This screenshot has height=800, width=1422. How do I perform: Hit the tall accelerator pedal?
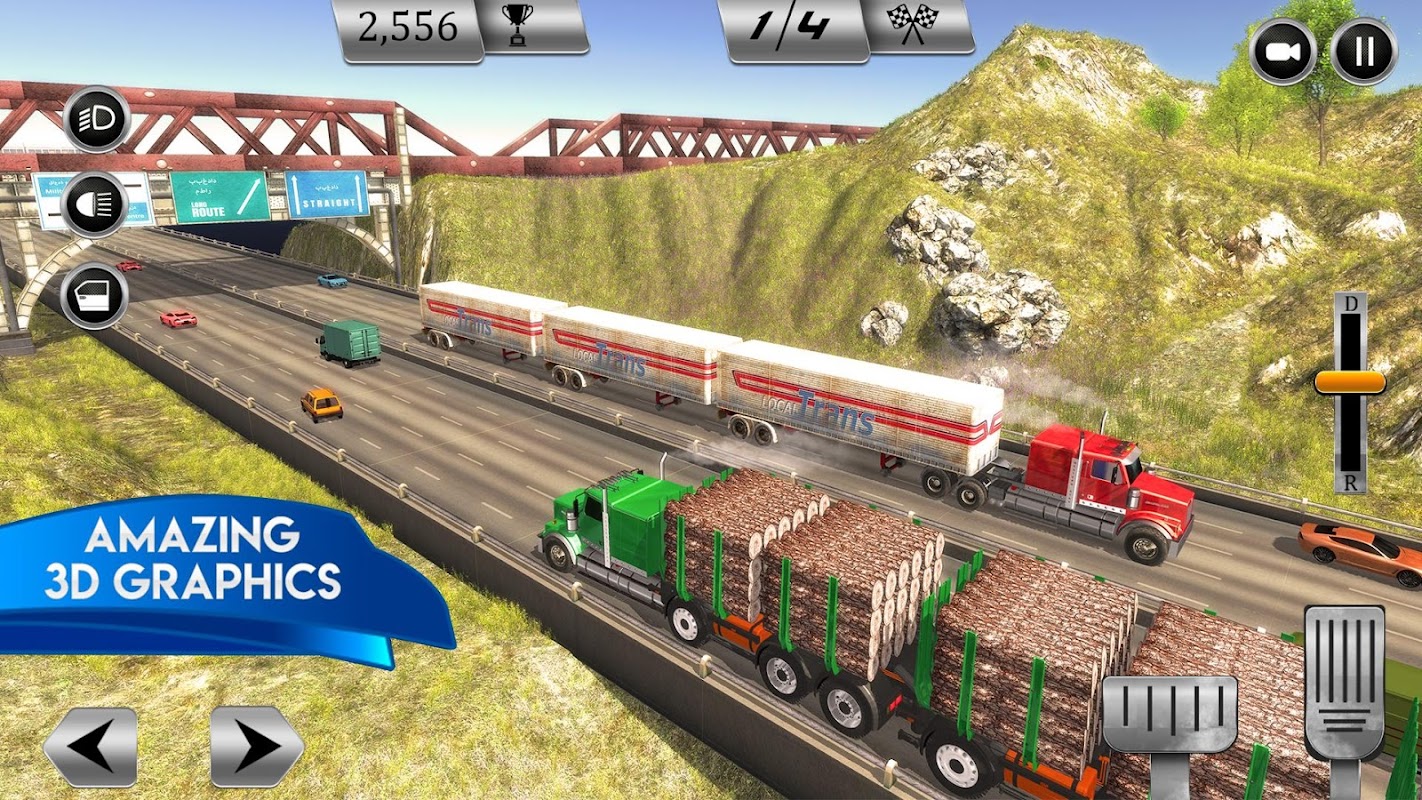click(x=1345, y=682)
